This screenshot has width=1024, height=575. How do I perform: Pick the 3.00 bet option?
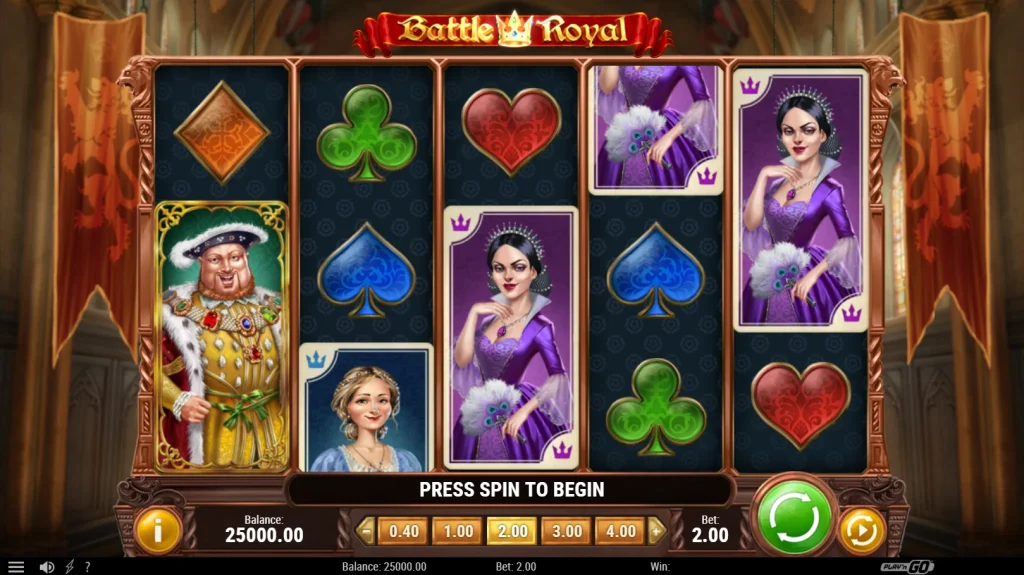pyautogui.click(x=566, y=531)
